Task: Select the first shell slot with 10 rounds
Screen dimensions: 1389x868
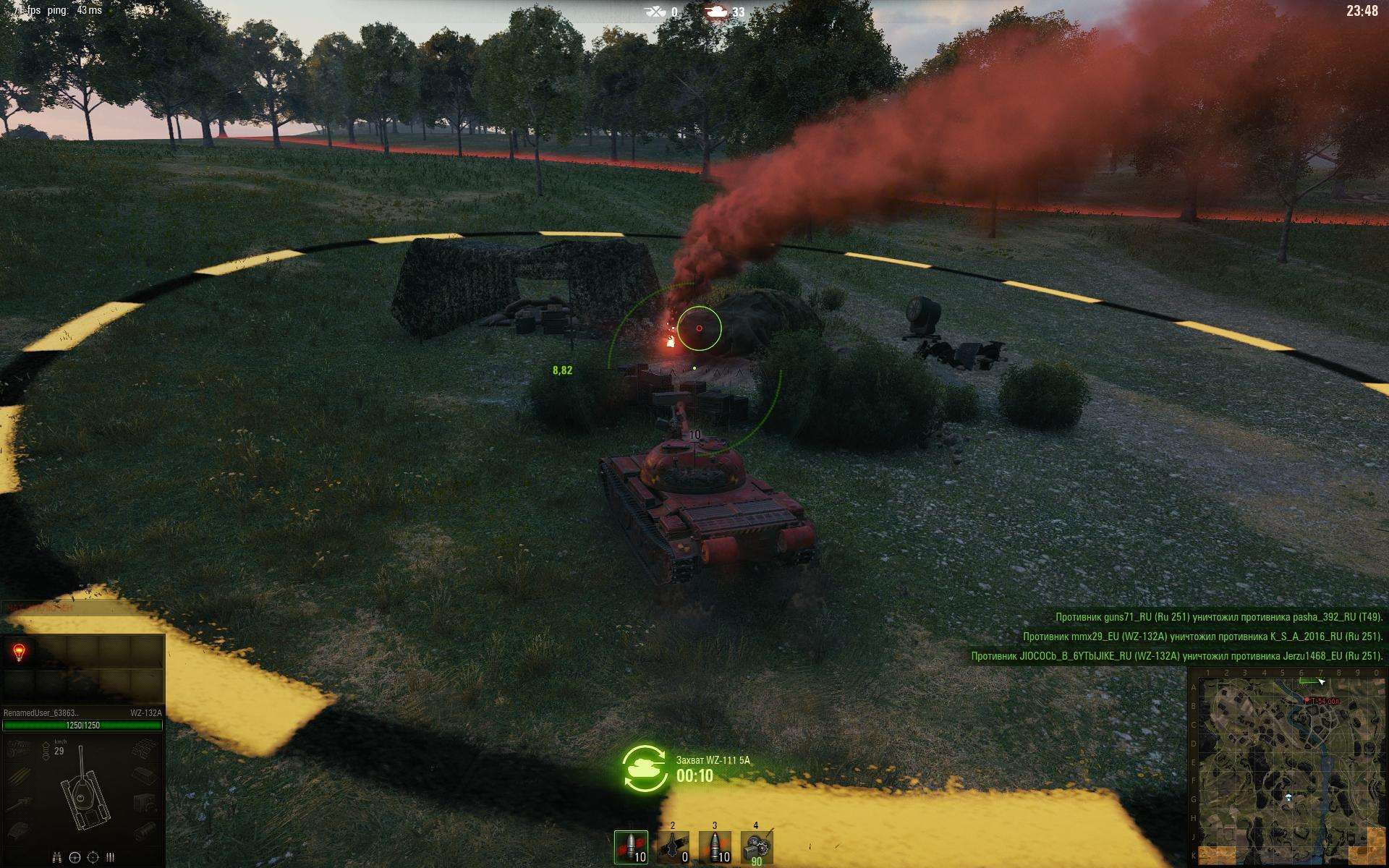Action: click(631, 847)
